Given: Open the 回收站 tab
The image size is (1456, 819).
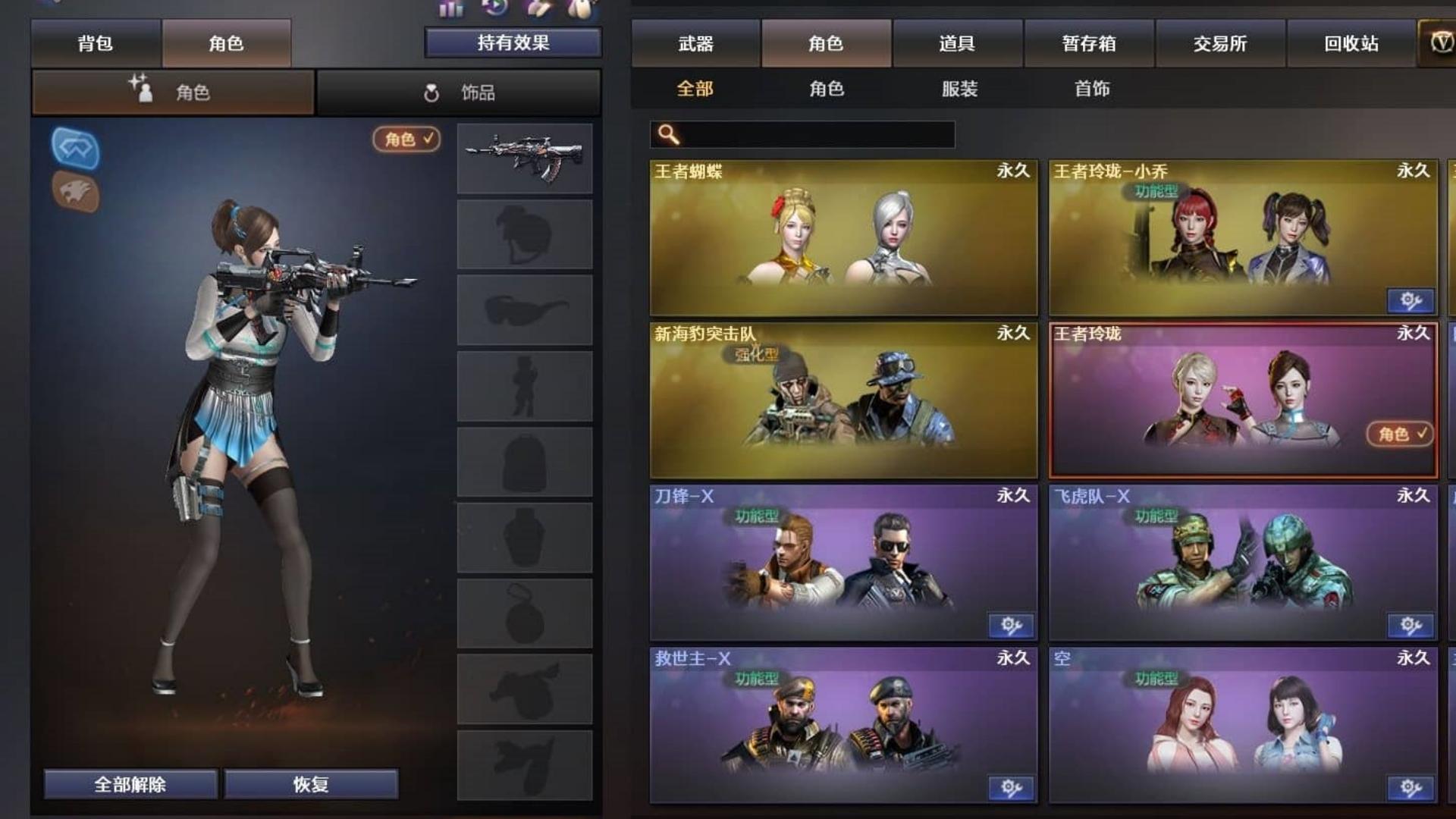Looking at the screenshot, I should (1351, 44).
